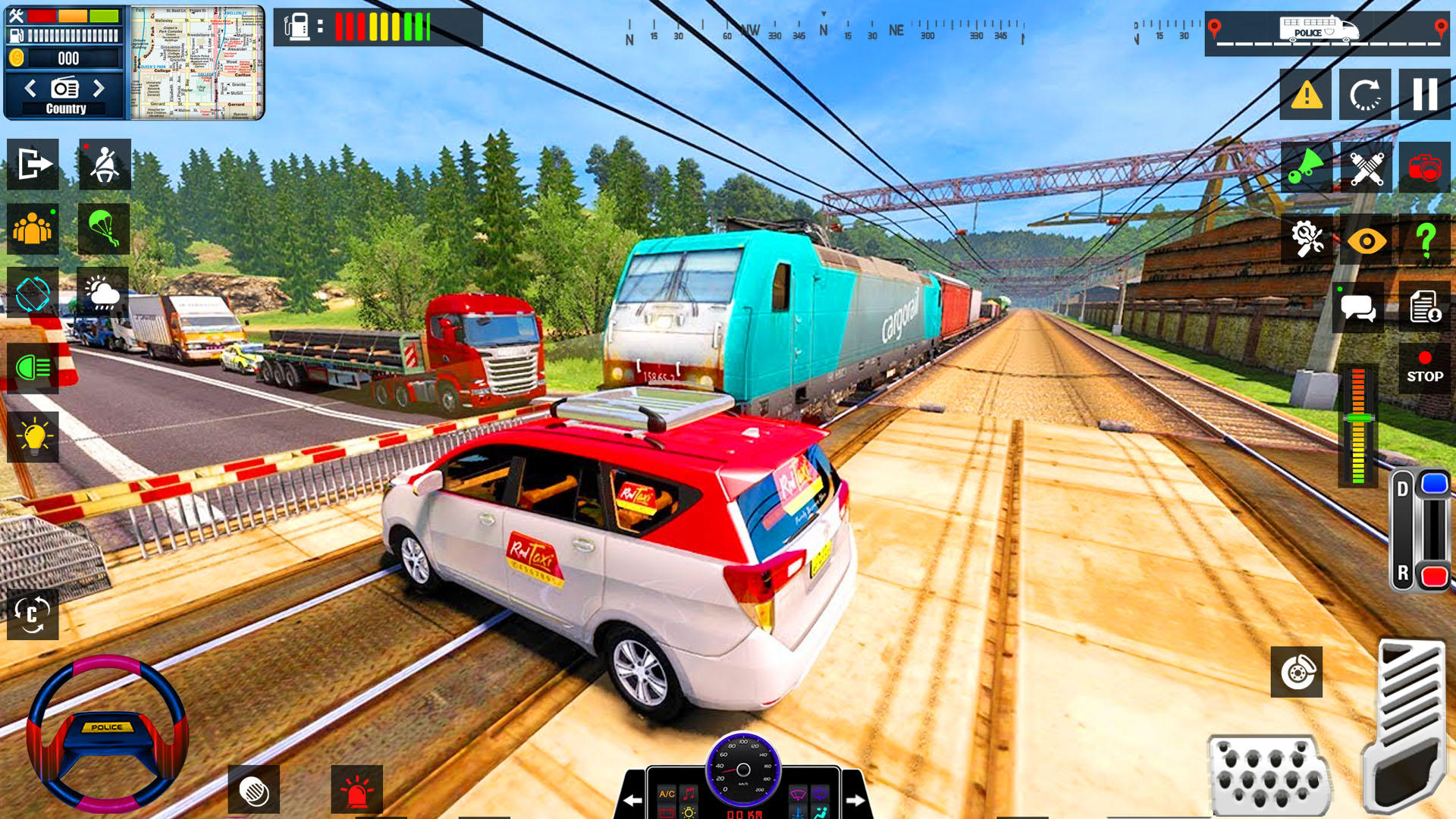
Task: Pause the game
Action: 1424,95
